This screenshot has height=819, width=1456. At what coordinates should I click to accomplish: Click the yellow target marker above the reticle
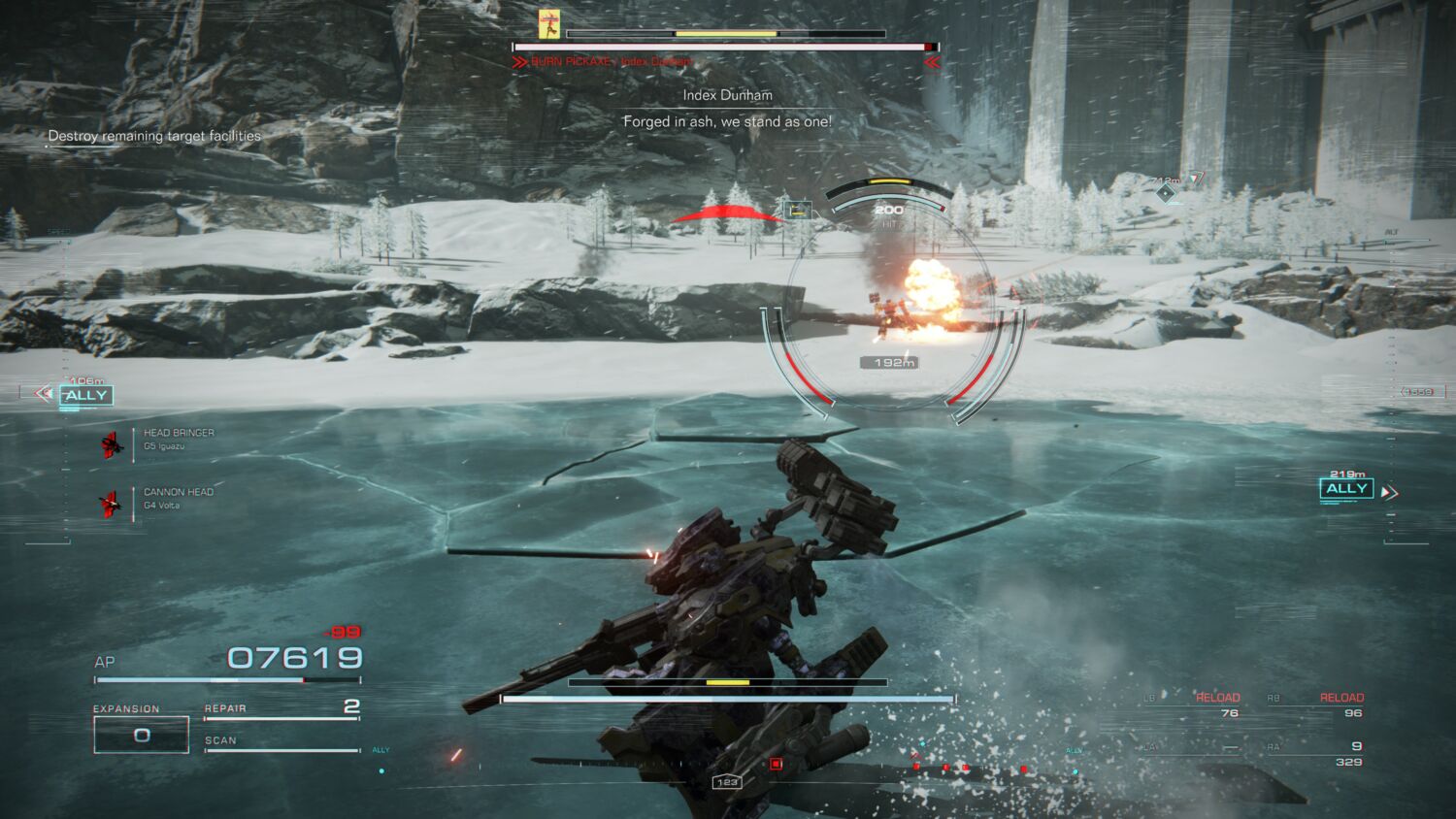892,180
